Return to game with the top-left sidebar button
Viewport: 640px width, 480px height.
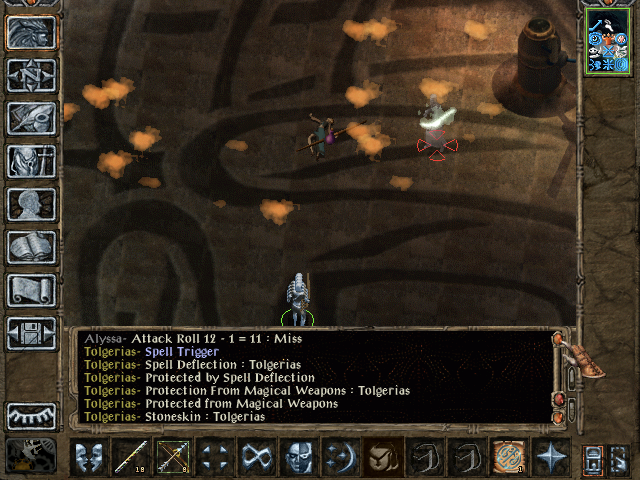click(32, 32)
